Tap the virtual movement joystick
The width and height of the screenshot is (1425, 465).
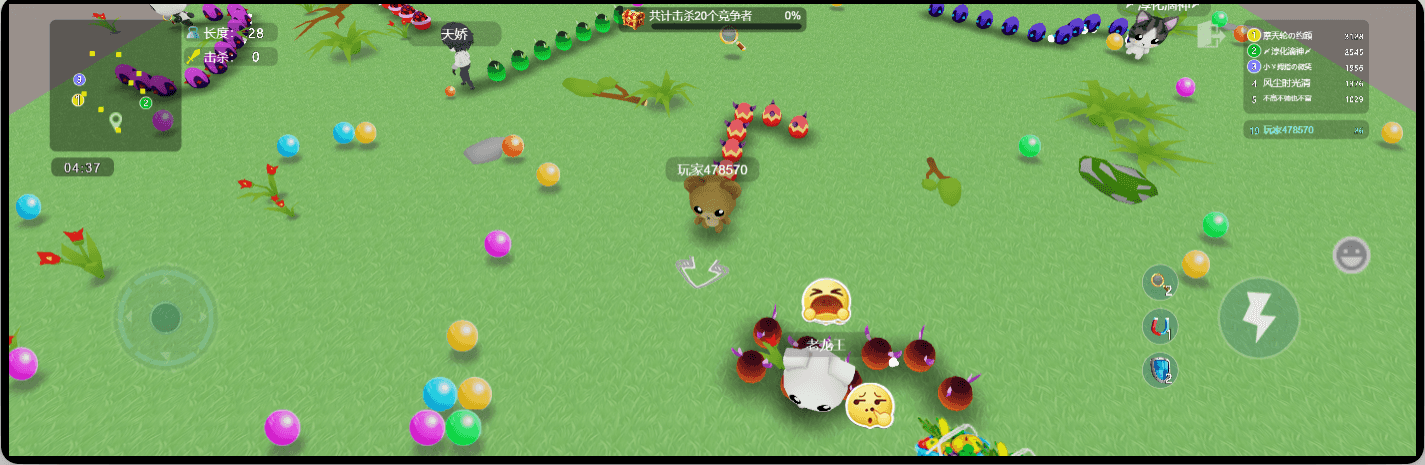click(165, 318)
